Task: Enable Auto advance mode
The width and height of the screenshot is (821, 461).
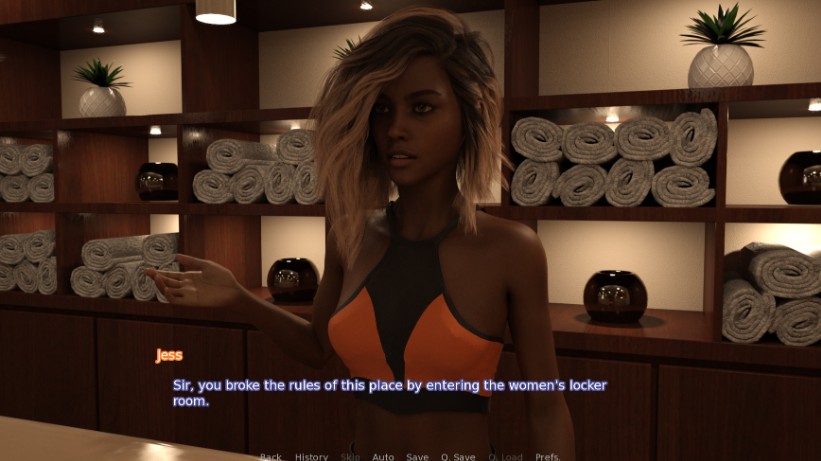Action: tap(383, 456)
